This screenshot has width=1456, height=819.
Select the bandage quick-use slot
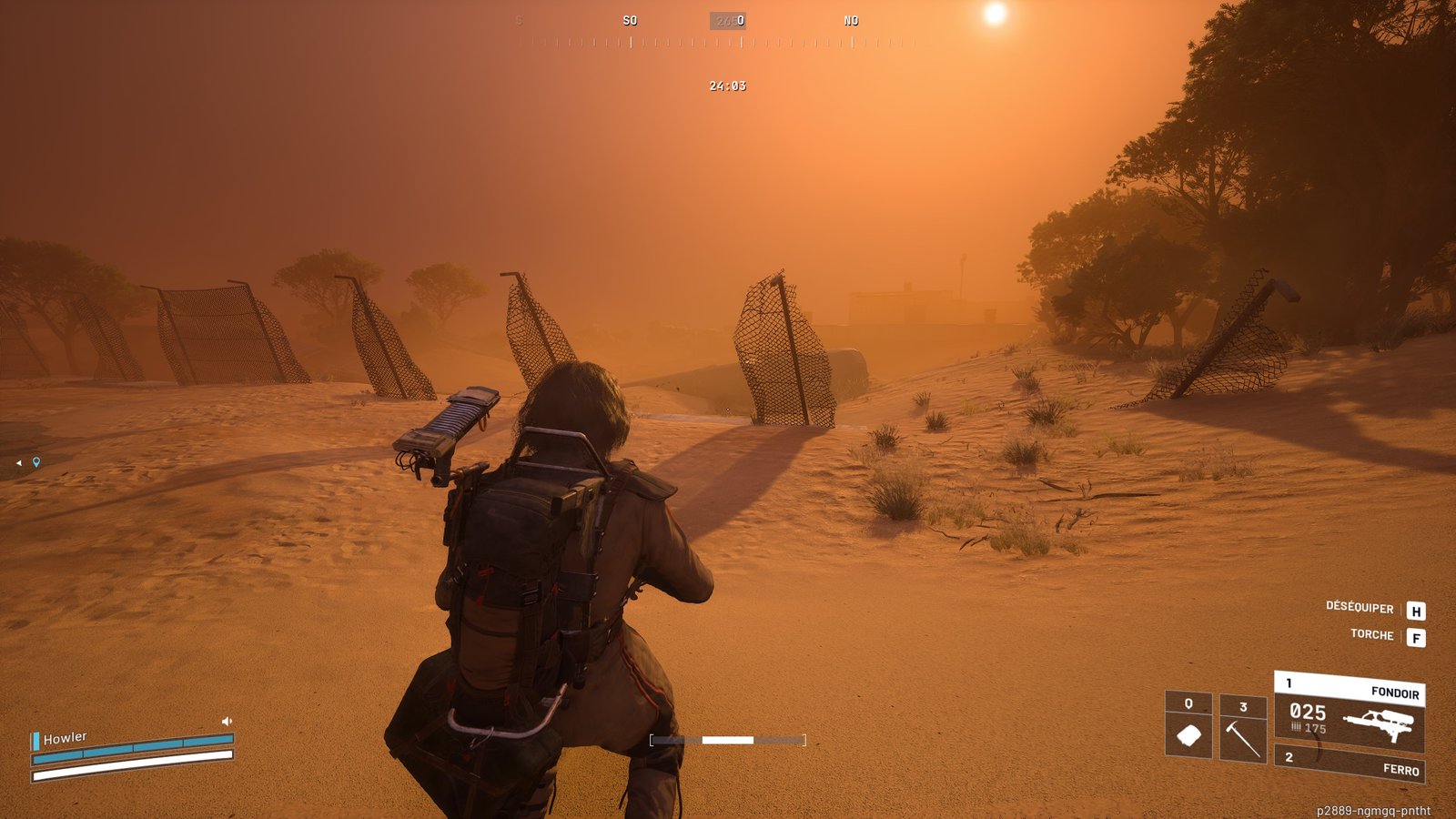coord(1188,725)
